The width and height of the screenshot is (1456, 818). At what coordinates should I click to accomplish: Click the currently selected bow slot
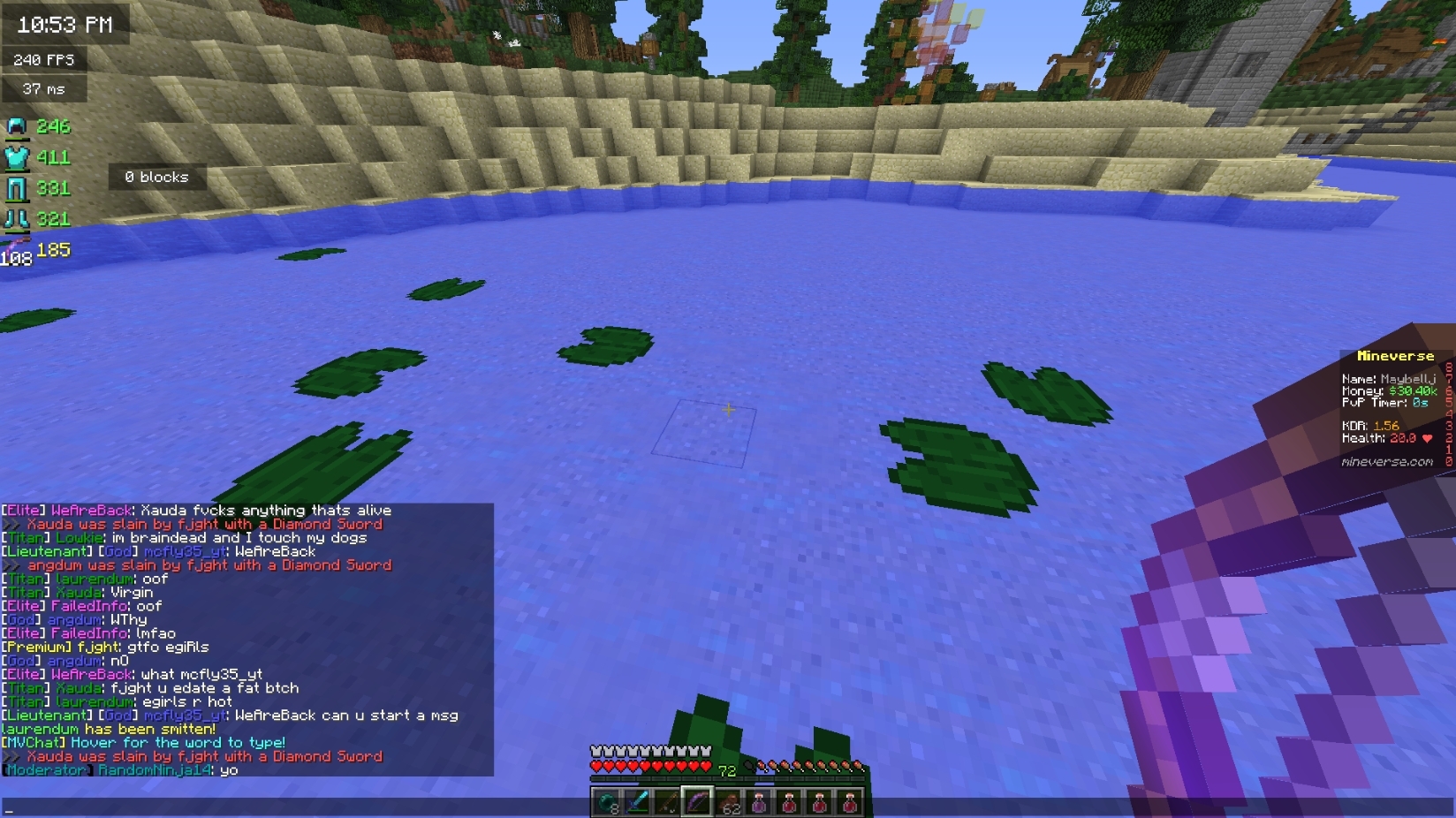pyautogui.click(x=699, y=804)
